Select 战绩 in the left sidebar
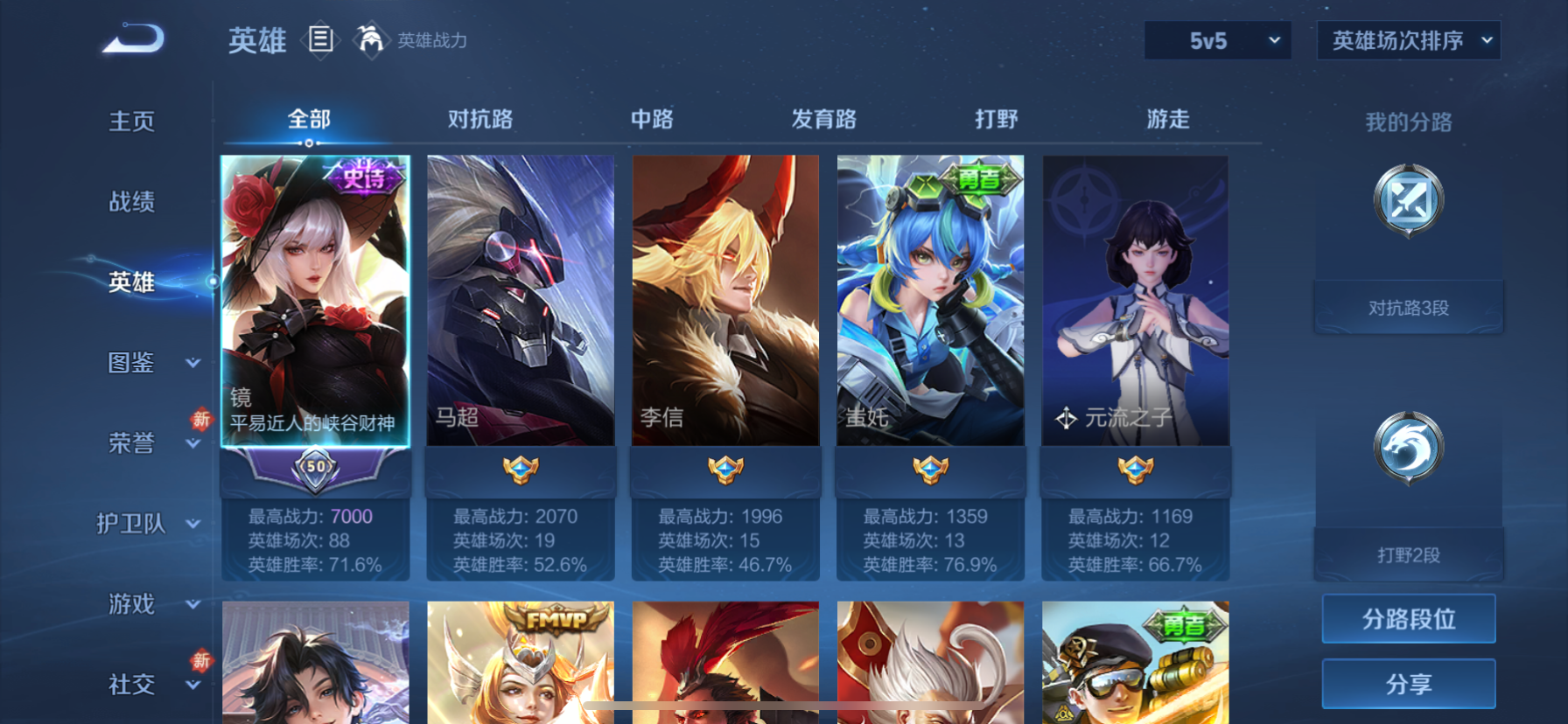Viewport: 1568px width, 724px height. pyautogui.click(x=131, y=202)
